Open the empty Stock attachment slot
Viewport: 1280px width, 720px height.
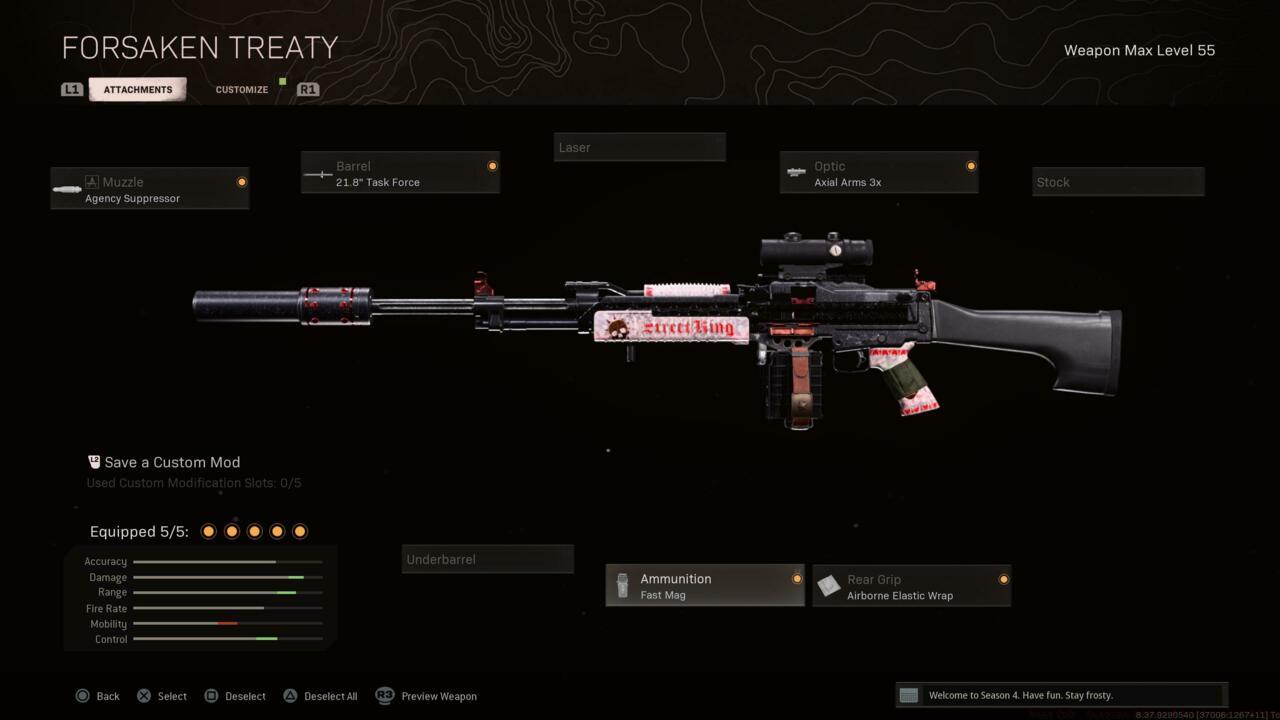tap(1118, 182)
